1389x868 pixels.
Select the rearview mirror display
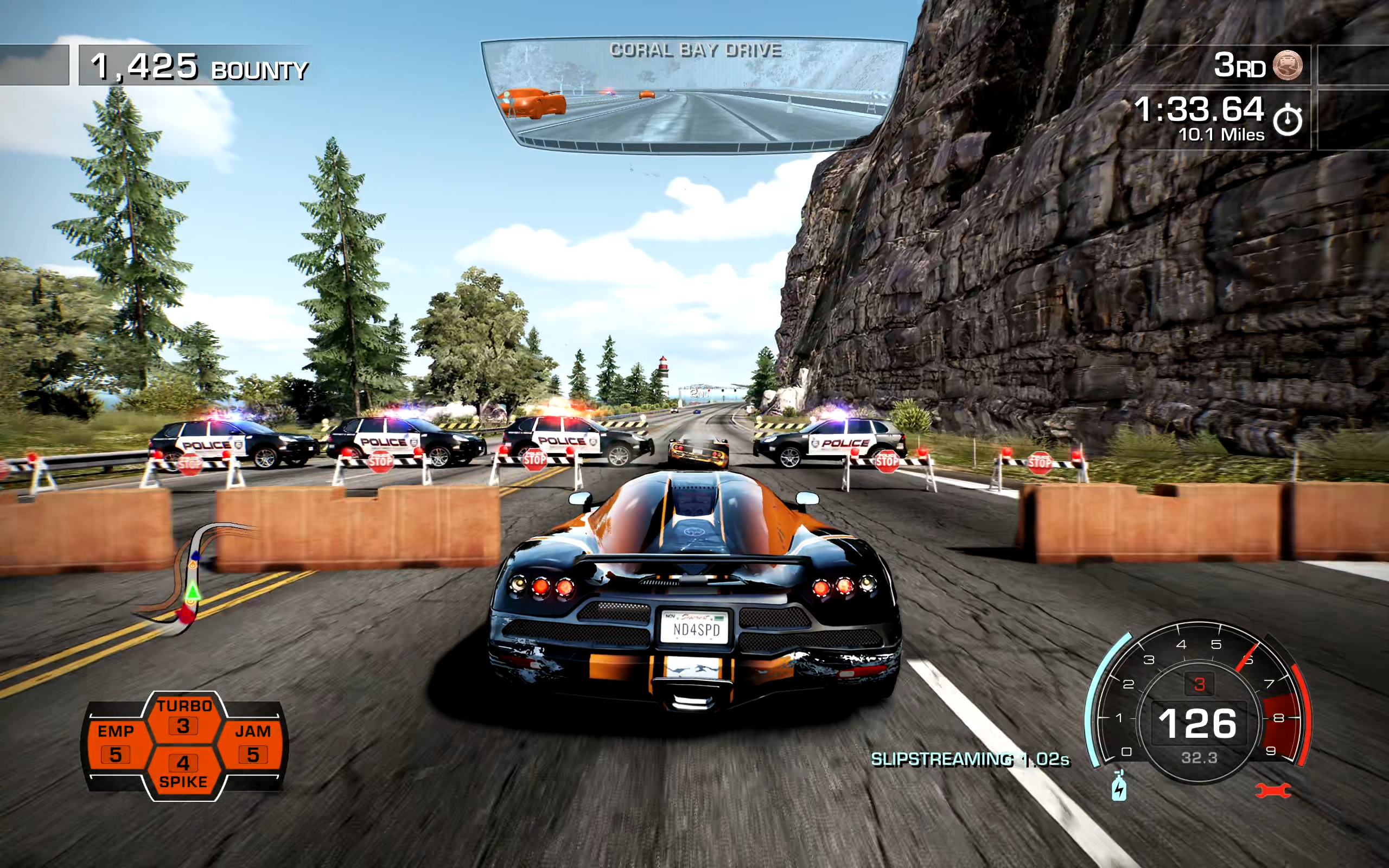point(693,95)
